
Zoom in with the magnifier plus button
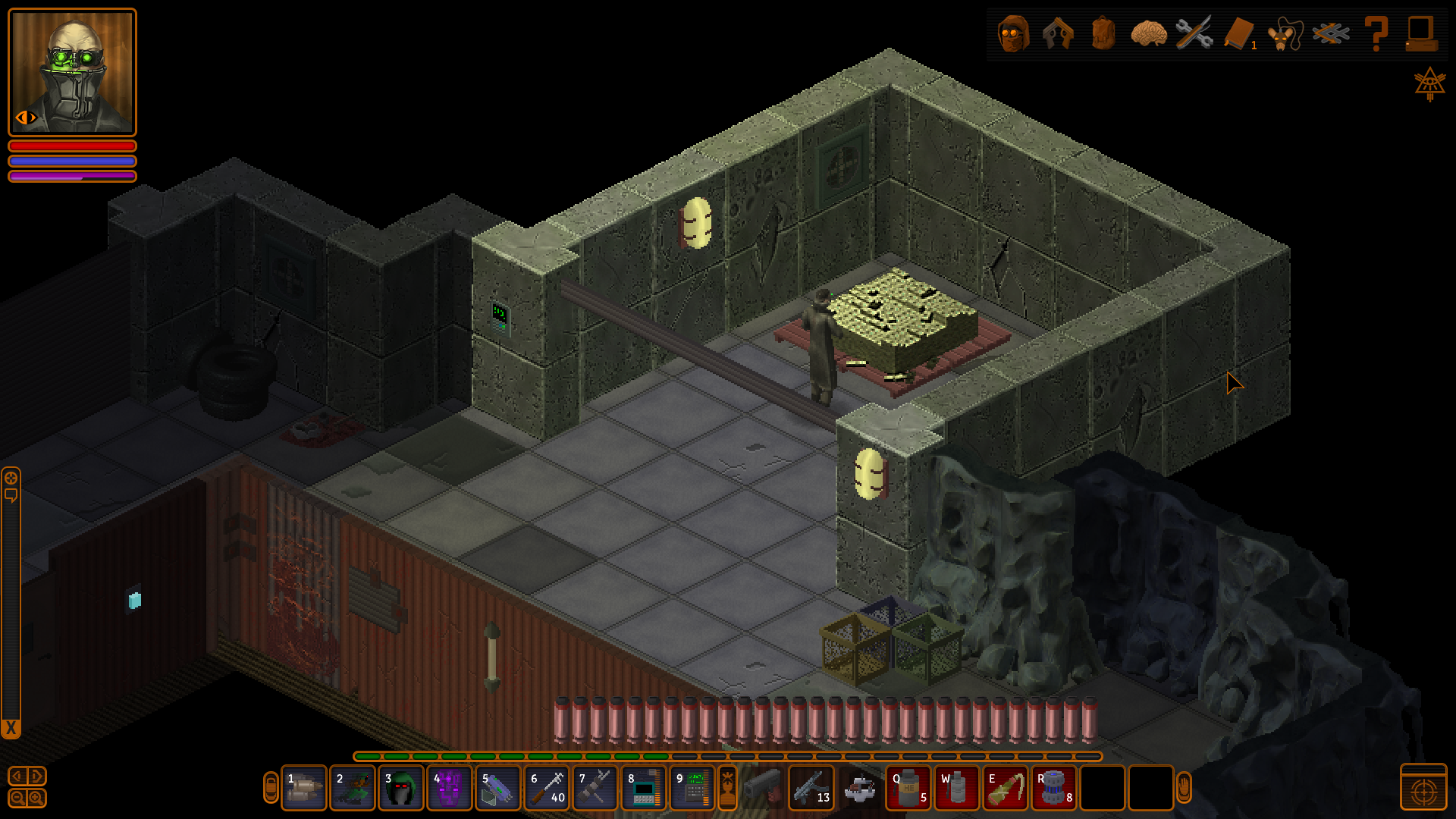click(36, 799)
